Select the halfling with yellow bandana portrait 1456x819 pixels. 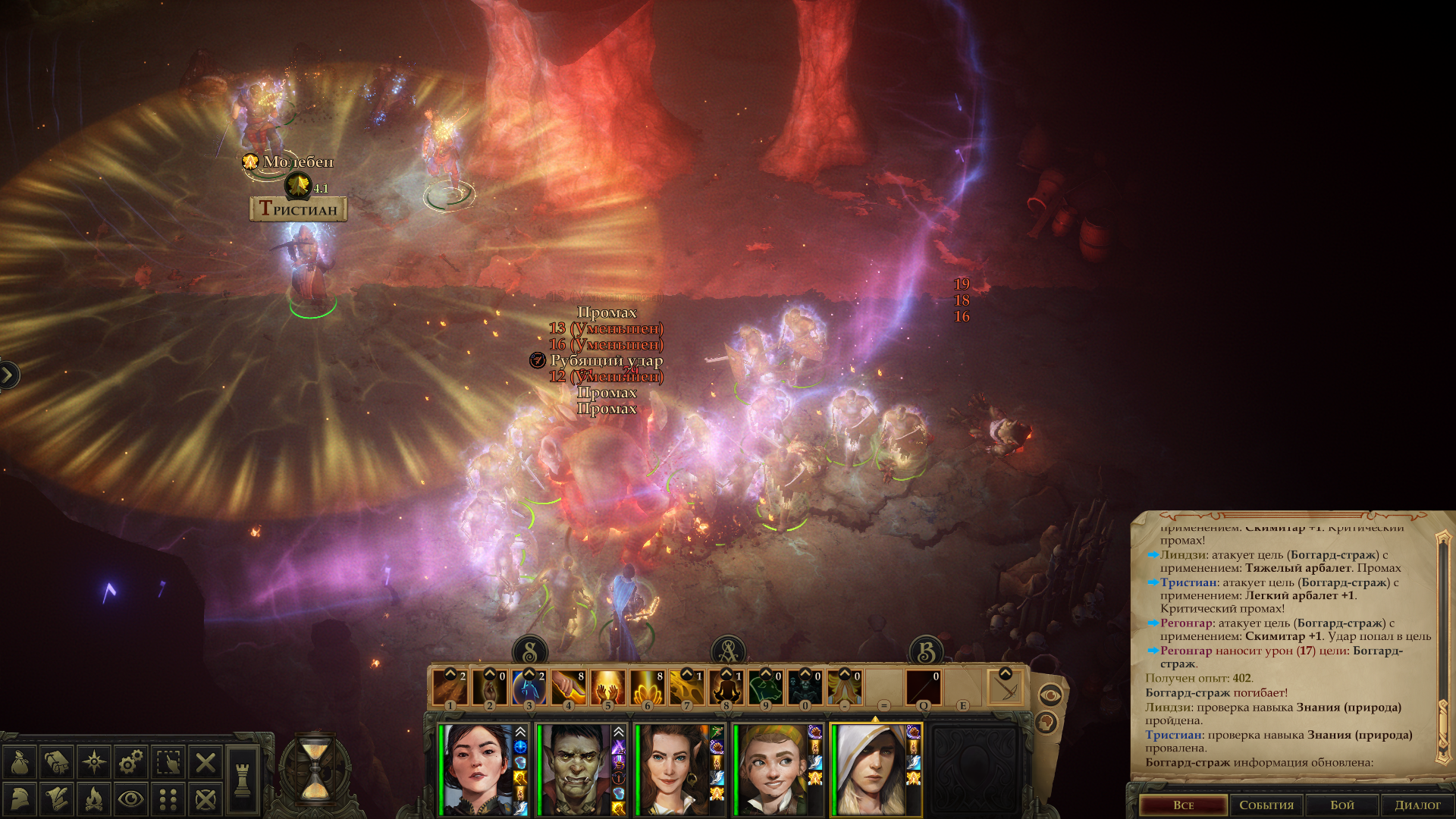click(771, 769)
